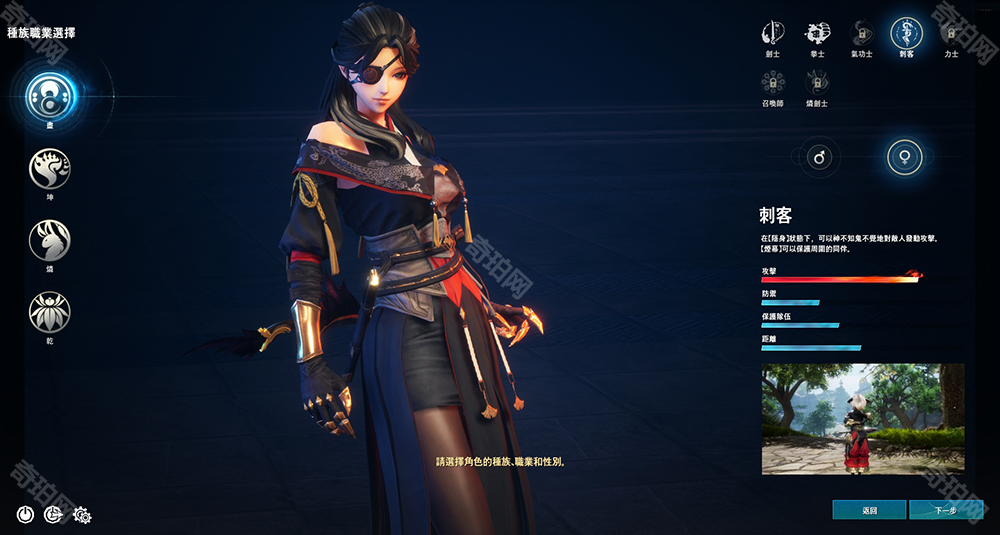
Task: Go back with the 返回 button
Action: pos(869,510)
